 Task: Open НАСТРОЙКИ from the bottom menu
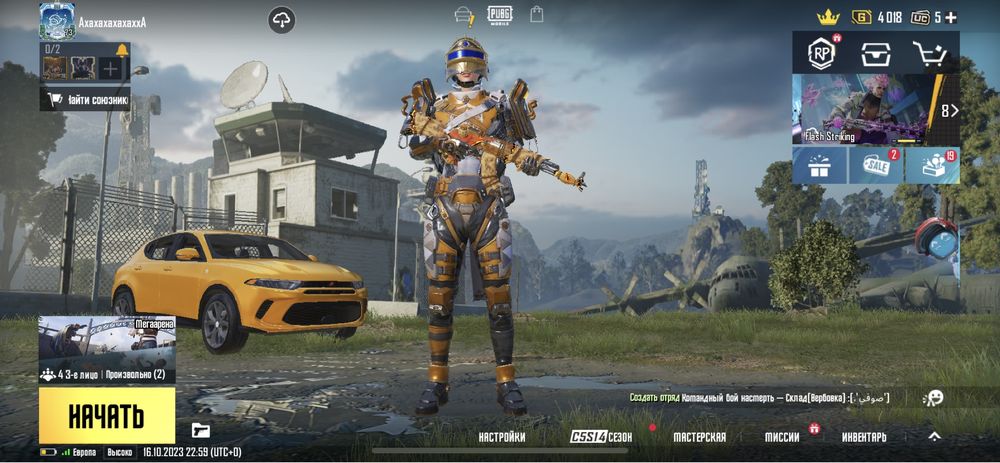[502, 437]
